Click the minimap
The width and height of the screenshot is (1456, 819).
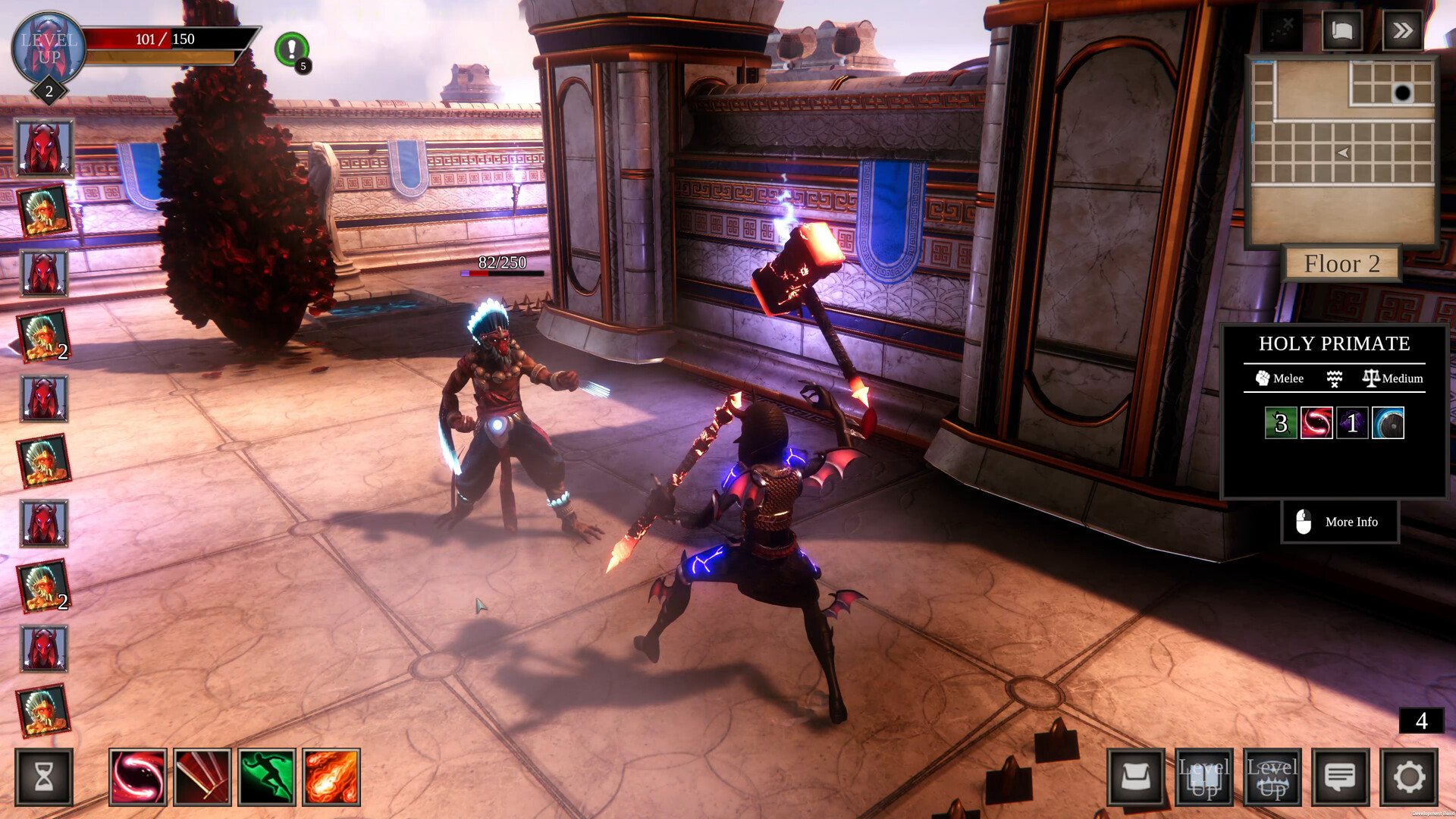click(x=1341, y=152)
